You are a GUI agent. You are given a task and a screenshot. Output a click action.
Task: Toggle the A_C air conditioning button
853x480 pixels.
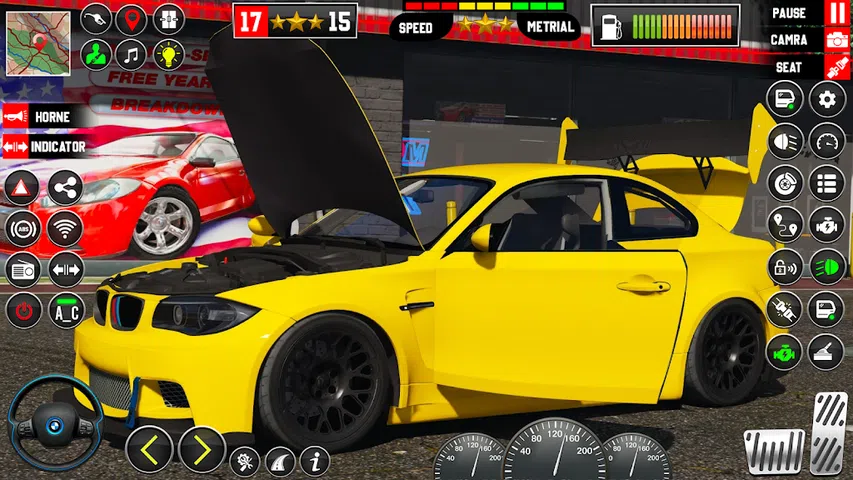tap(66, 311)
